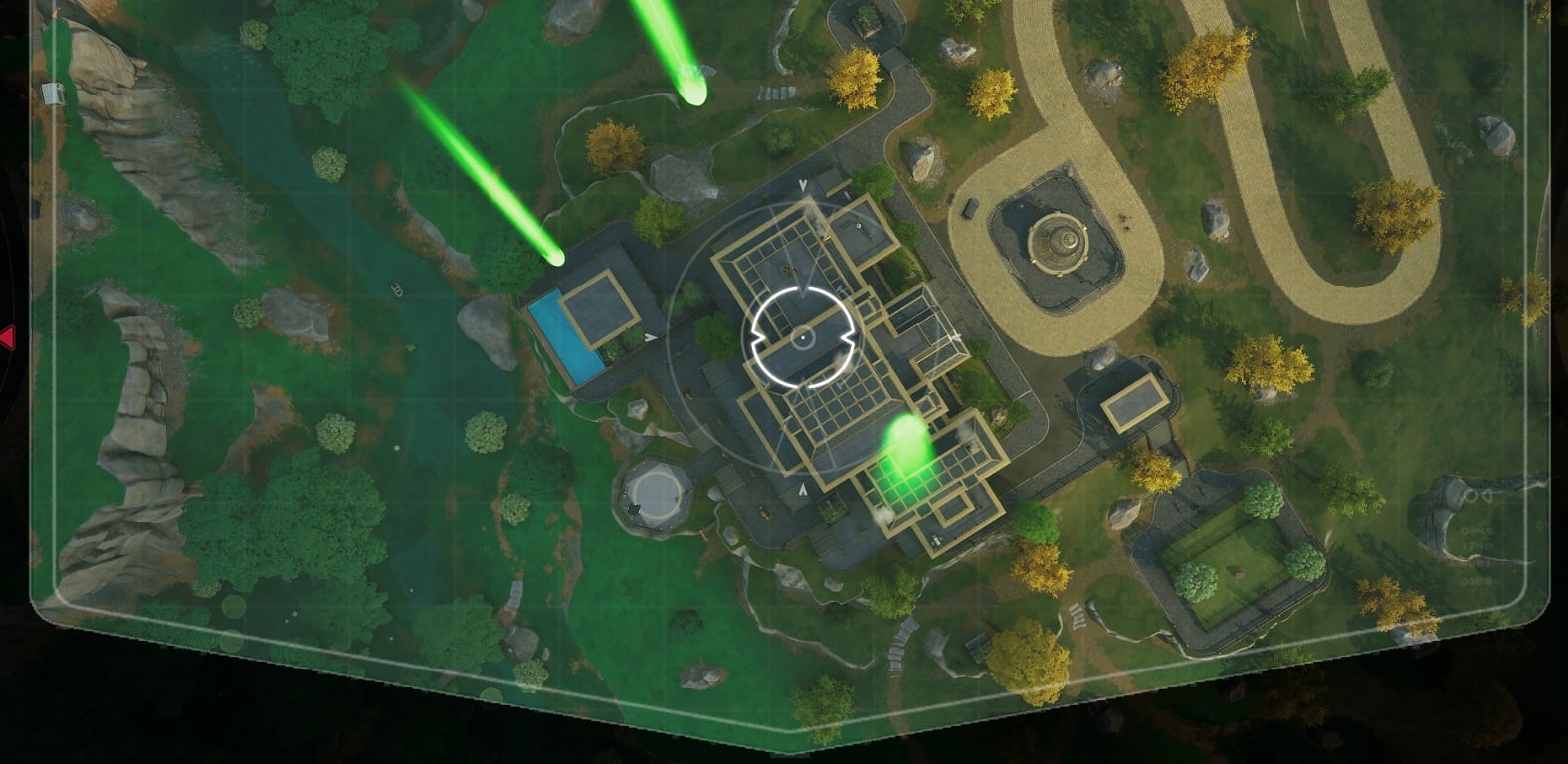Image resolution: width=1568 pixels, height=764 pixels.
Task: Select the triangle symbol near the right cliff
Action: click(x=1487, y=496)
